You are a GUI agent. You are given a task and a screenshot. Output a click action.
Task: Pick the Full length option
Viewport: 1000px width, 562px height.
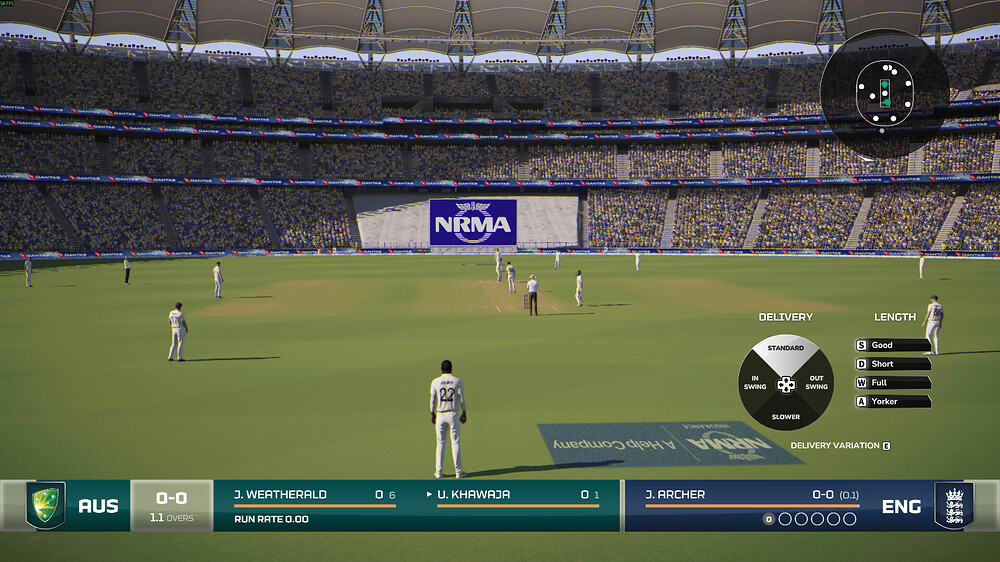tap(893, 383)
